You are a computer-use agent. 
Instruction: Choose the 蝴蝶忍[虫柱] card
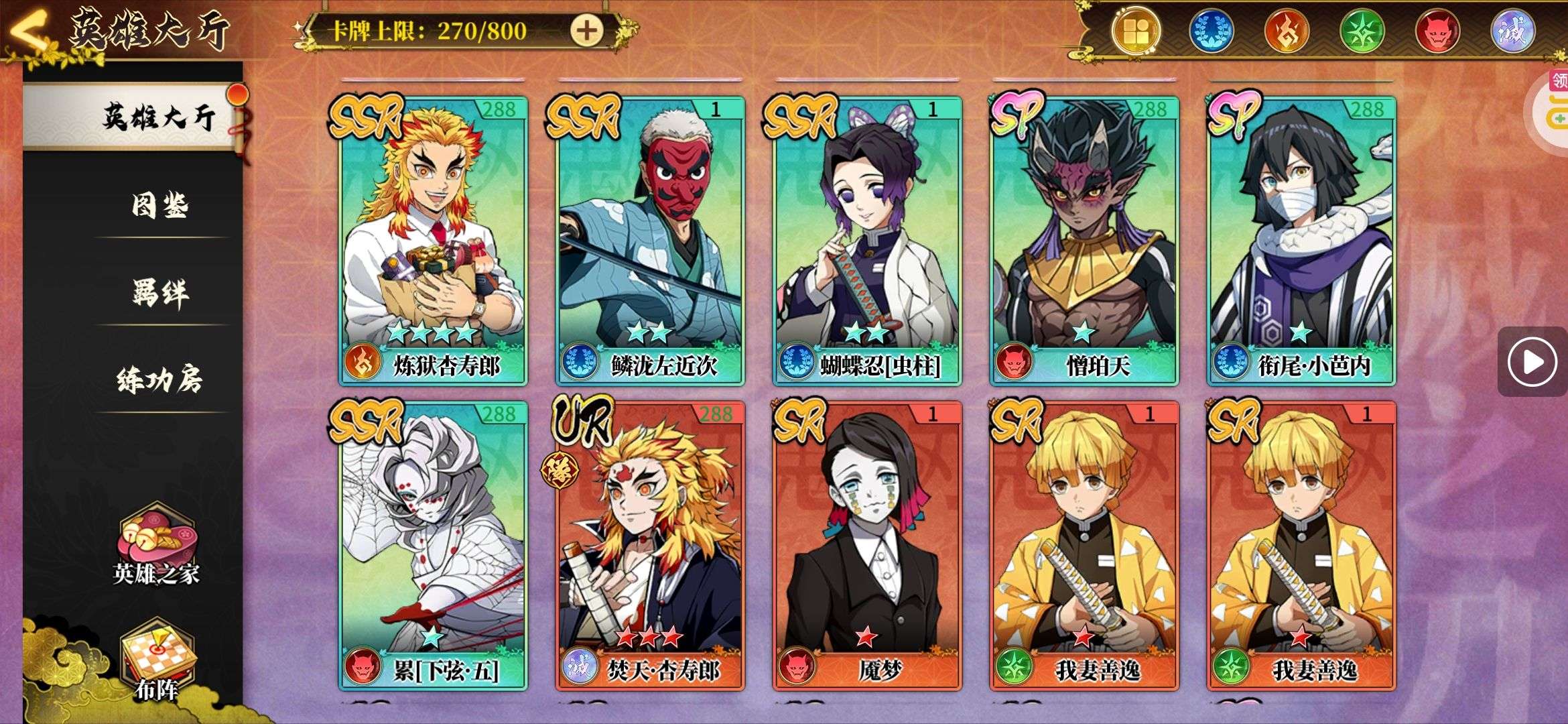pos(867,241)
